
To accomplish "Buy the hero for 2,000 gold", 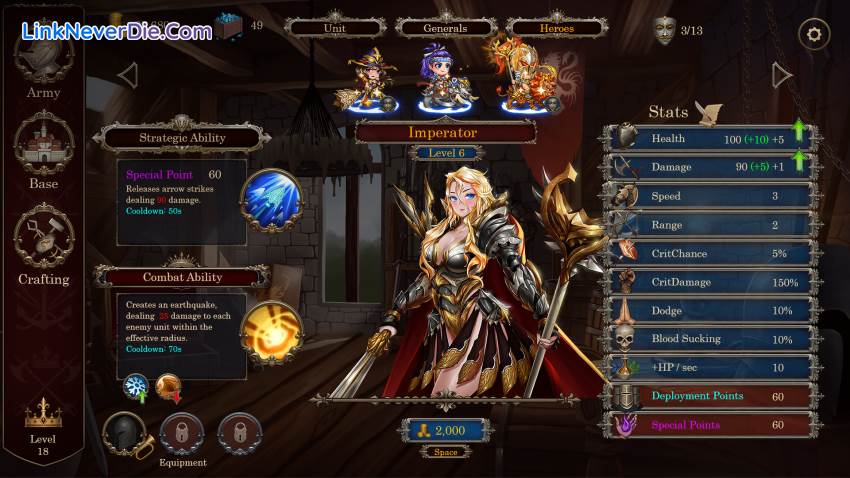I will coord(446,430).
